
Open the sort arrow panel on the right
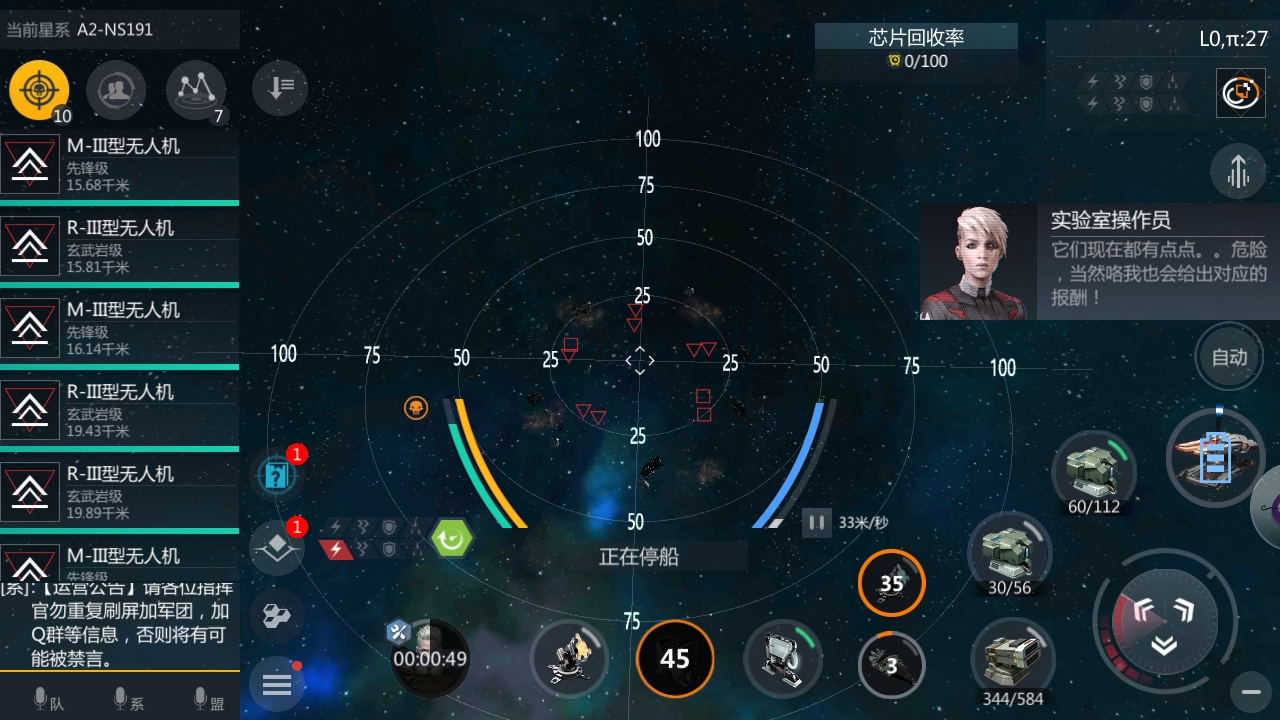click(x=1238, y=171)
